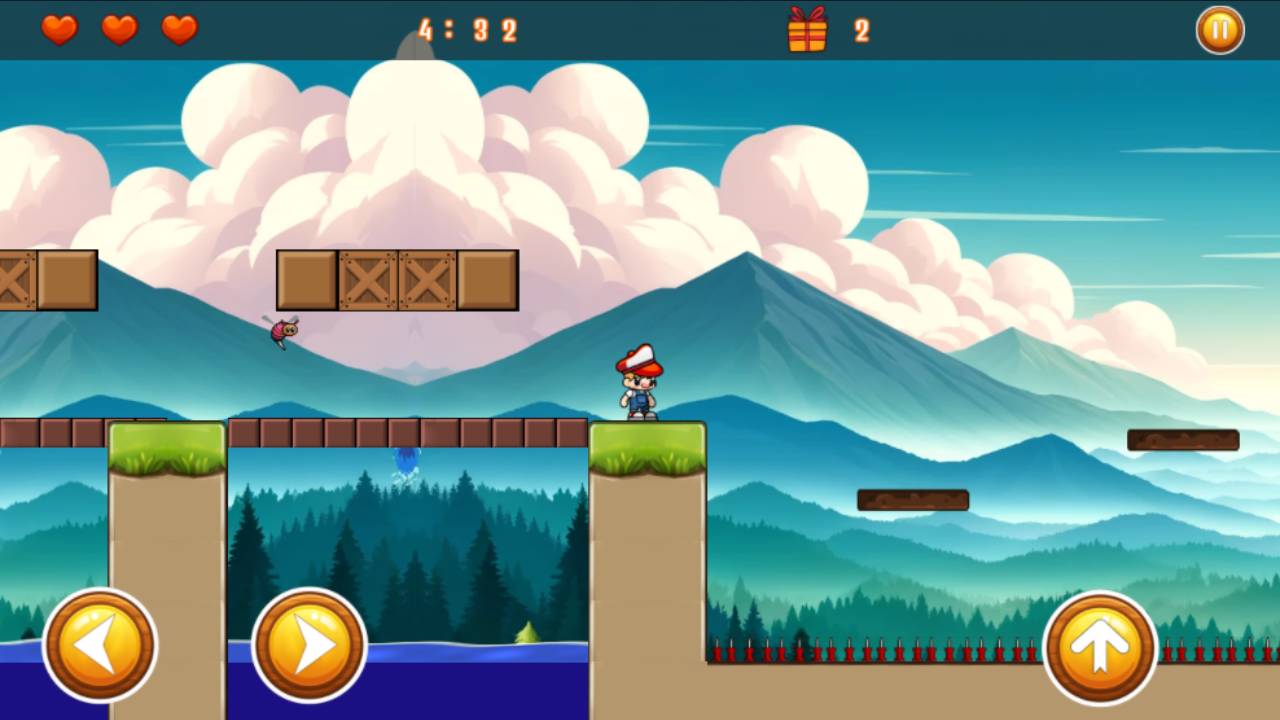
Task: Tap the right movement arrow control
Action: [x=308, y=644]
